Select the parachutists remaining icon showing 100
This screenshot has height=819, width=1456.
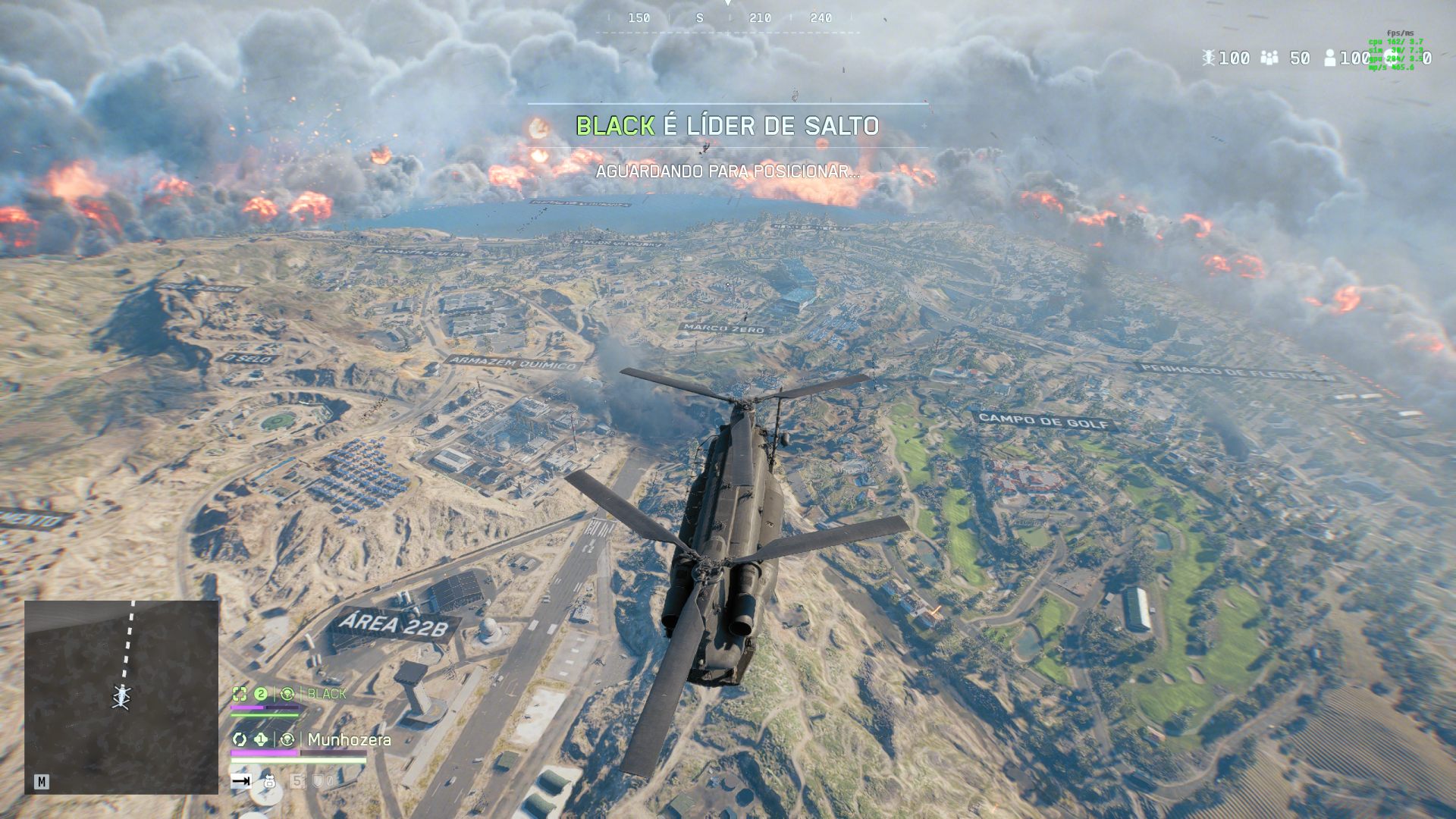point(1209,58)
